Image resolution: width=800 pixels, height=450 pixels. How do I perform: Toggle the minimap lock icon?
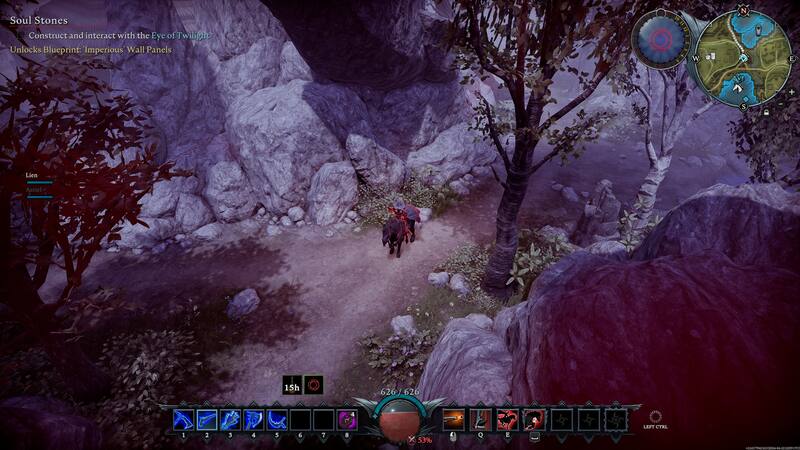coord(765,113)
